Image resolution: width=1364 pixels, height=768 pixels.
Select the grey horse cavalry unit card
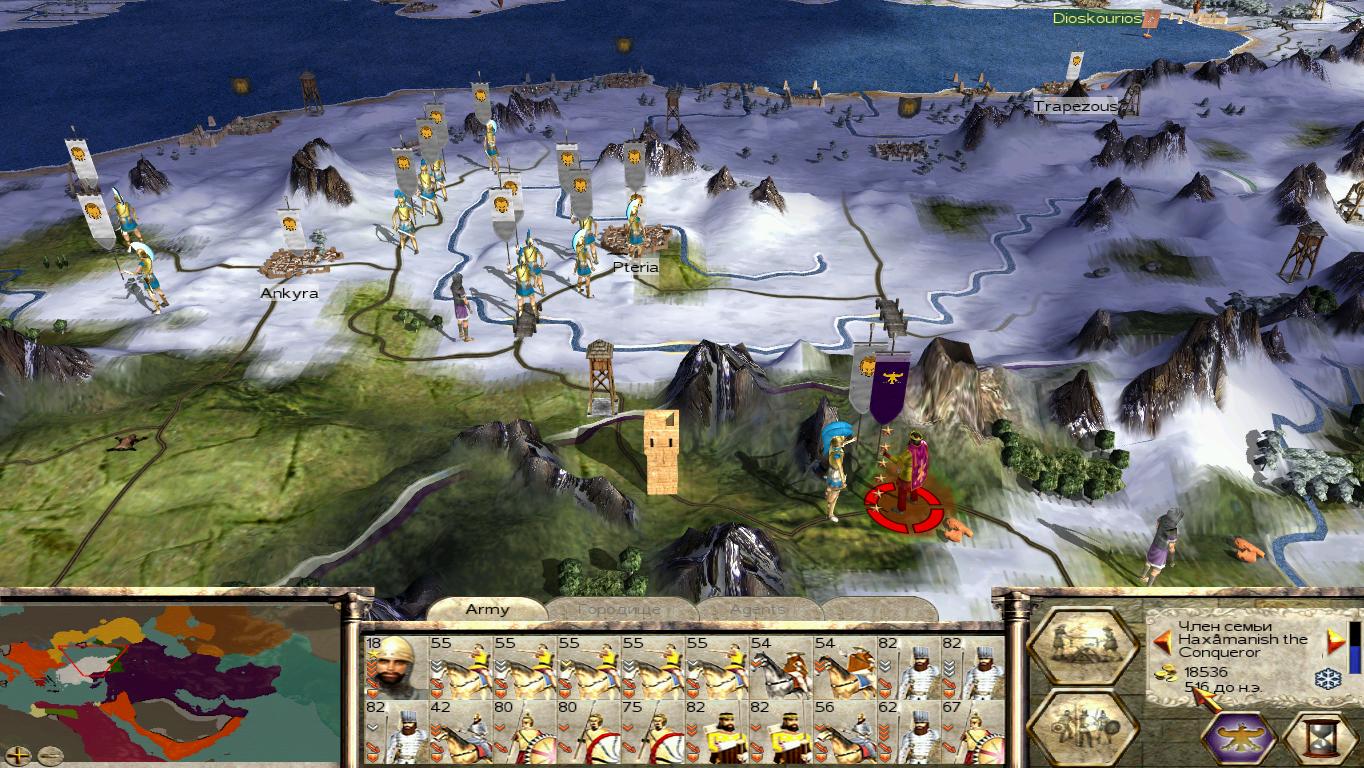(x=782, y=667)
